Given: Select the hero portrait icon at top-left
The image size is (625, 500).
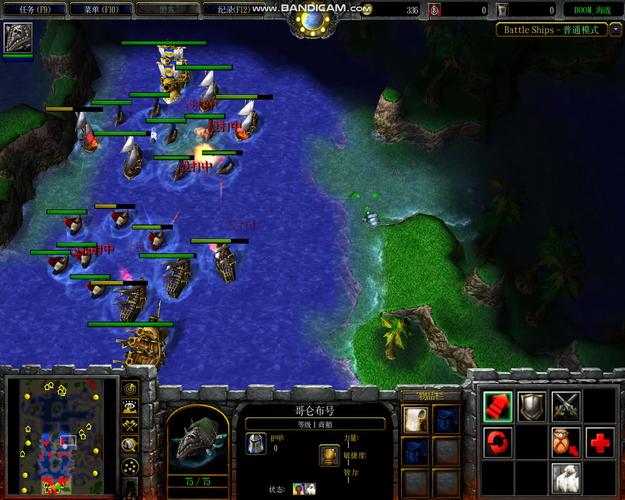Looking at the screenshot, I should point(16,37).
